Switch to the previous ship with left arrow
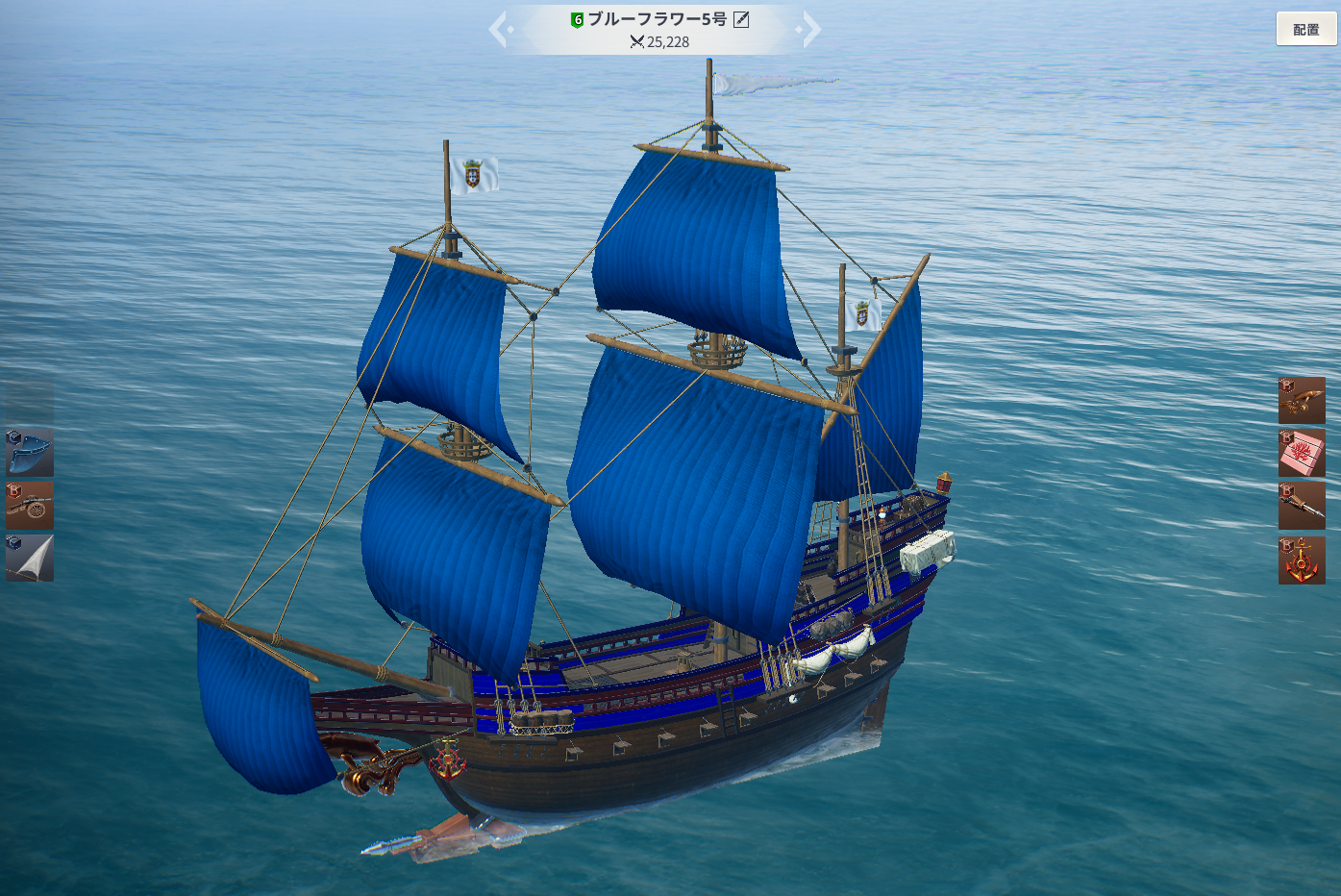Screen dimensions: 1341x896 pyautogui.click(x=499, y=30)
